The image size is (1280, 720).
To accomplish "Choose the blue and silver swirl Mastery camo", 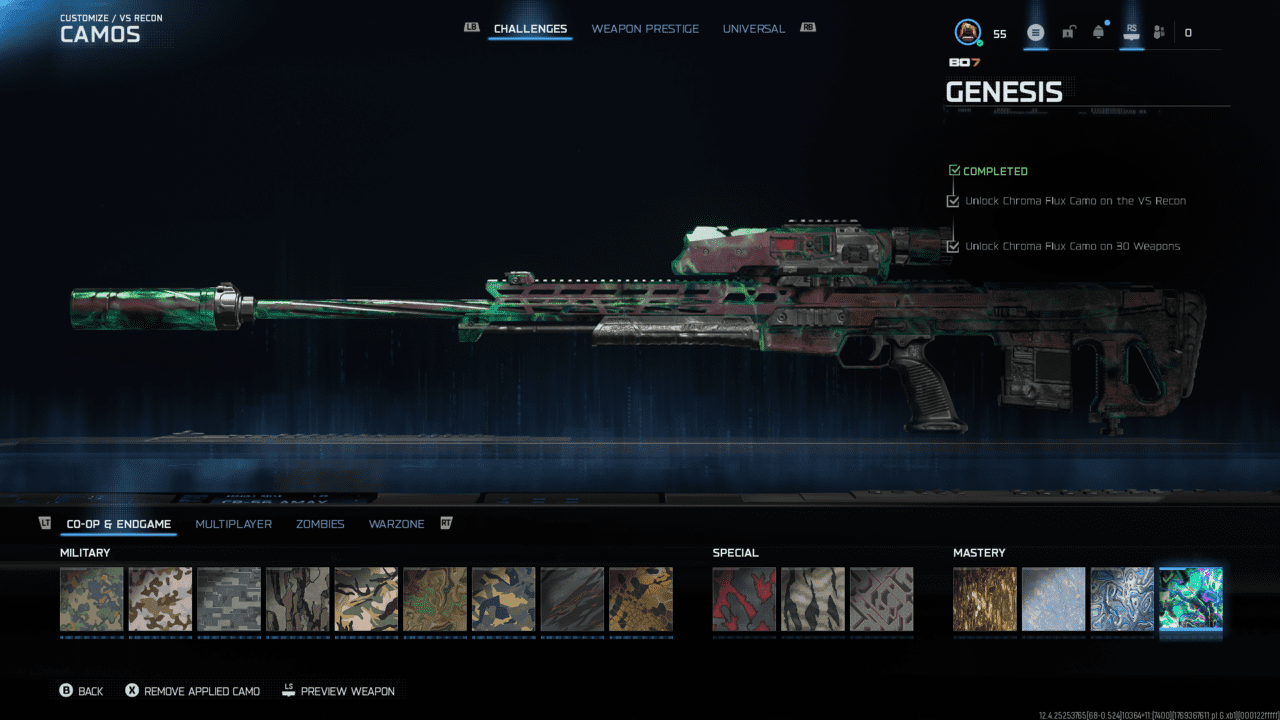I will coord(1122,599).
